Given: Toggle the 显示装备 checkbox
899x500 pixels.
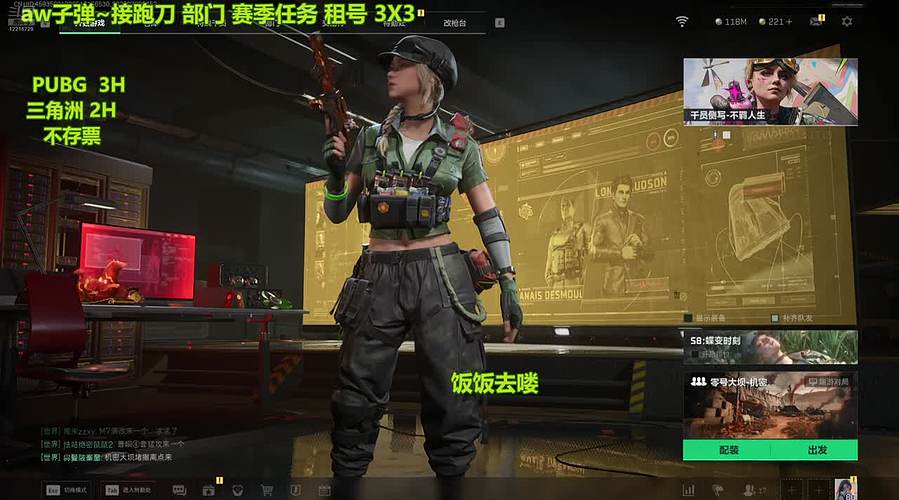Looking at the screenshot, I should tap(687, 318).
